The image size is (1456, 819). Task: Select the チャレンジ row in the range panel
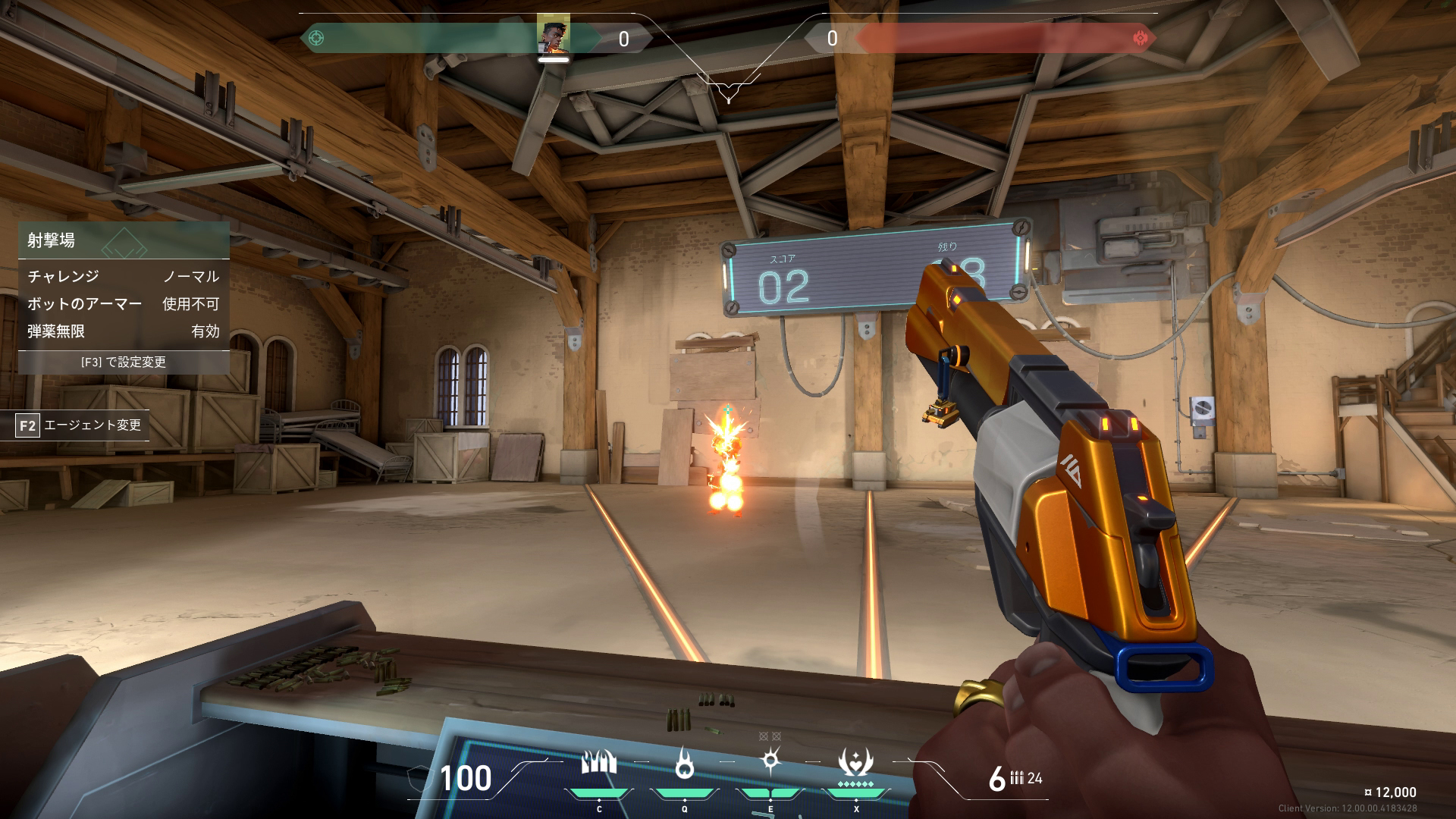[124, 276]
